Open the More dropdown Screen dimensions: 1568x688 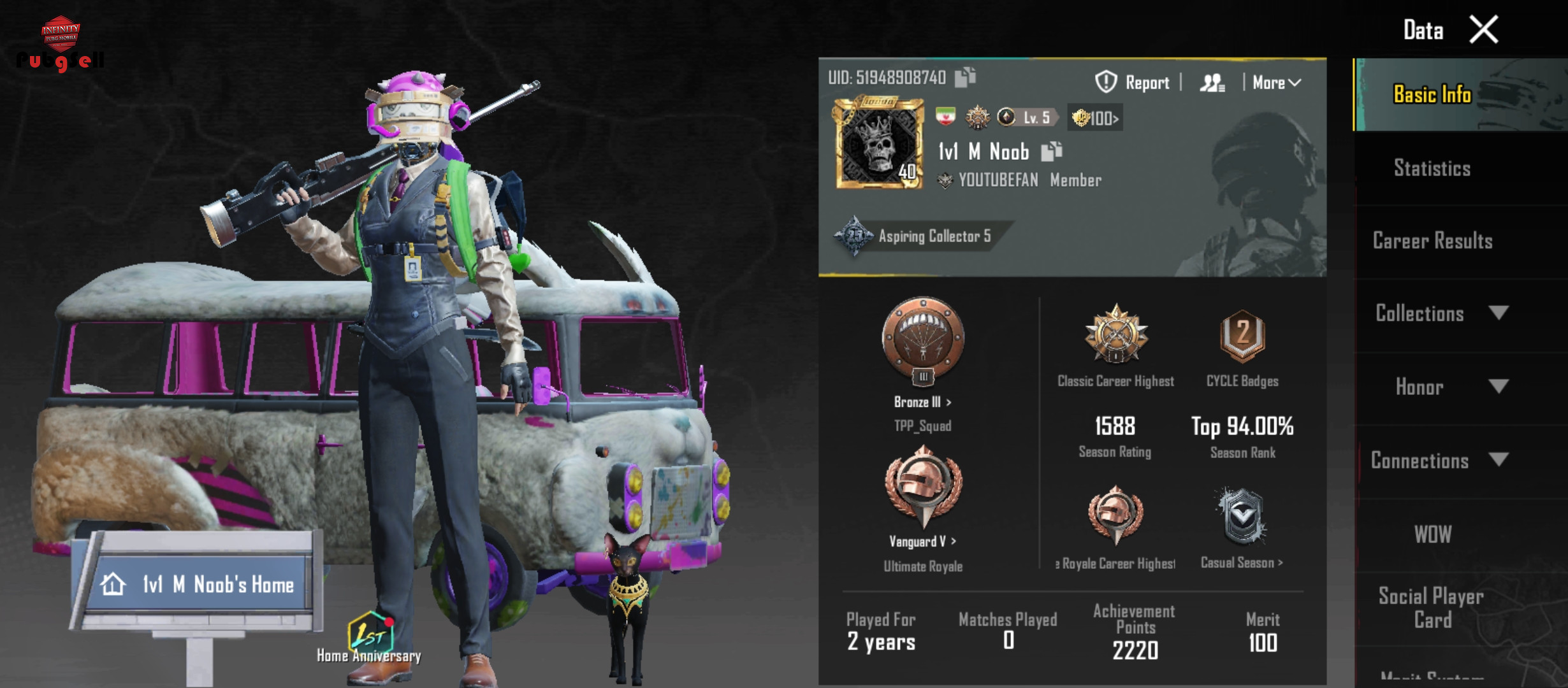tap(1276, 82)
